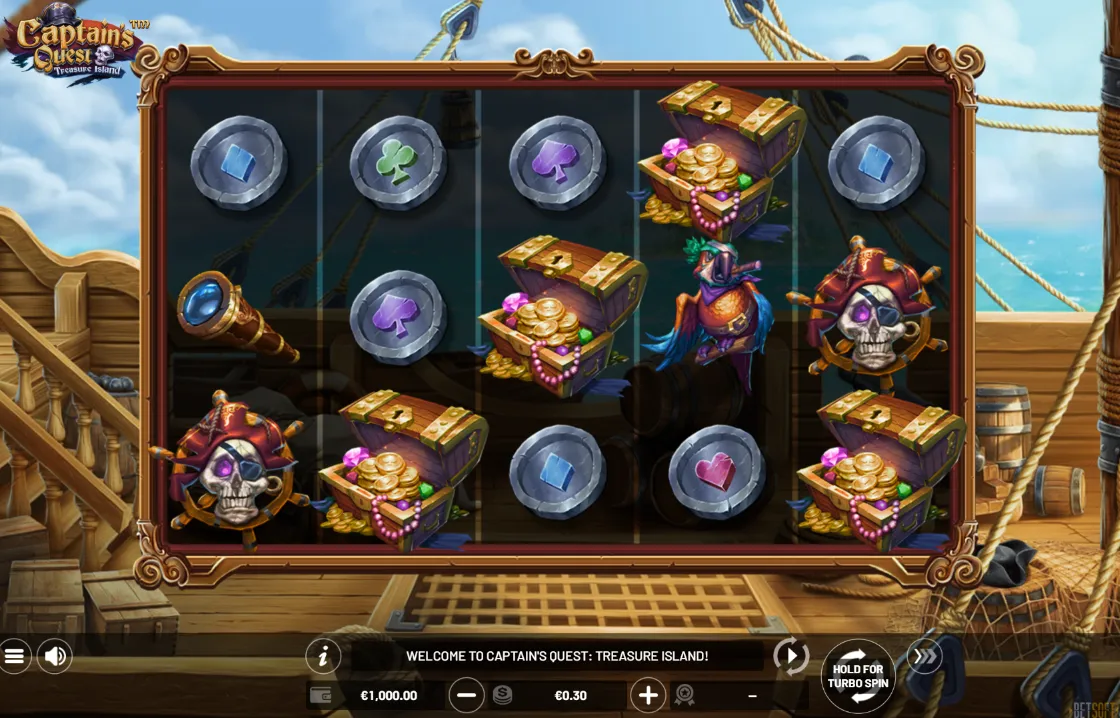This screenshot has height=718, width=1120.
Task: Activate the fast-forward turbo arrows button
Action: tap(925, 656)
